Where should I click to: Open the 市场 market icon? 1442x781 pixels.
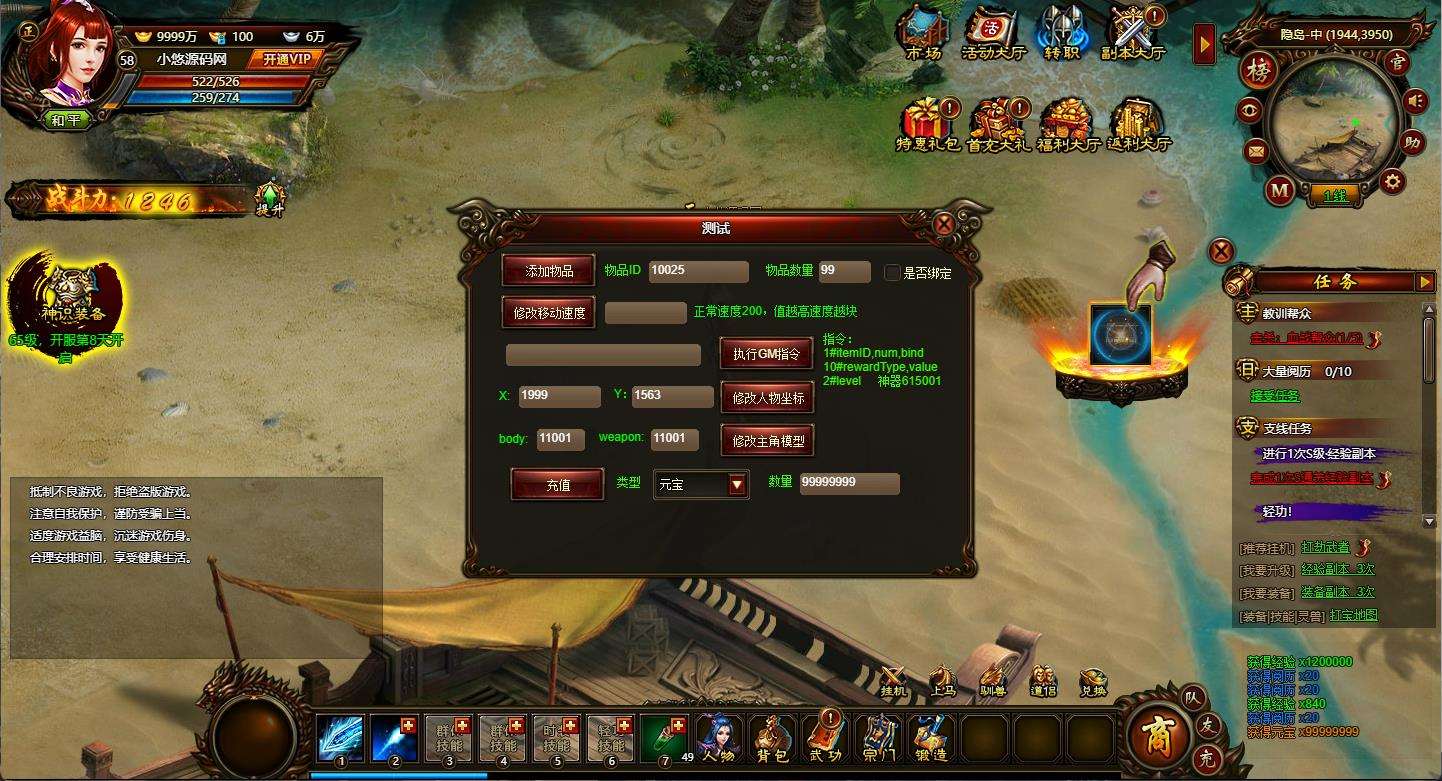click(923, 32)
